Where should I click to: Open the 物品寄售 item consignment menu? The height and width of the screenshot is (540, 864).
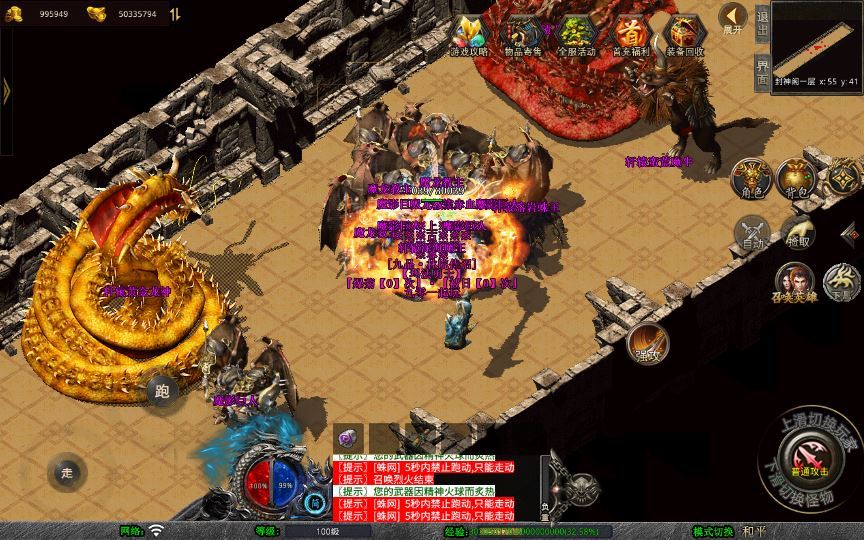522,35
